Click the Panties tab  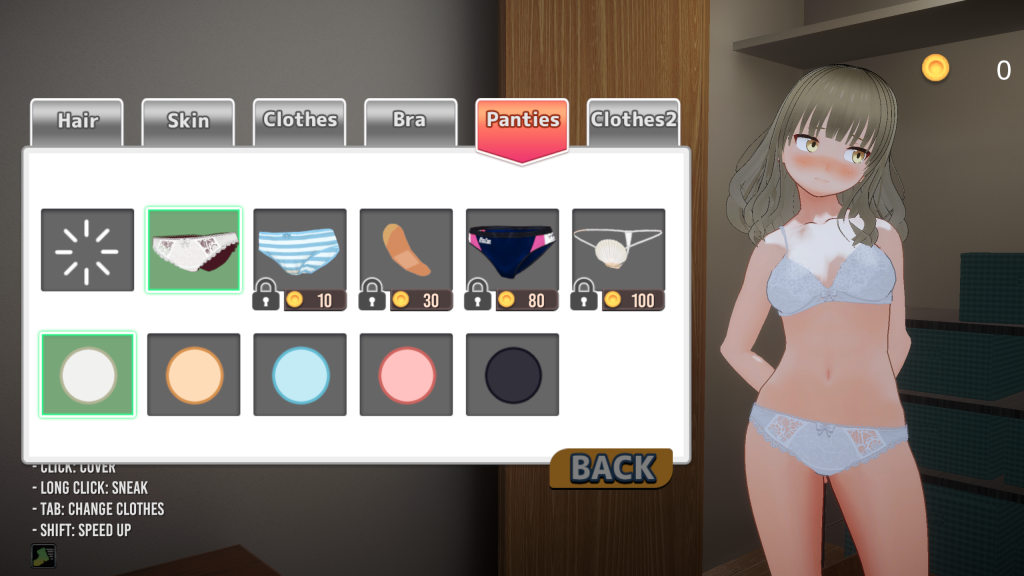(522, 121)
